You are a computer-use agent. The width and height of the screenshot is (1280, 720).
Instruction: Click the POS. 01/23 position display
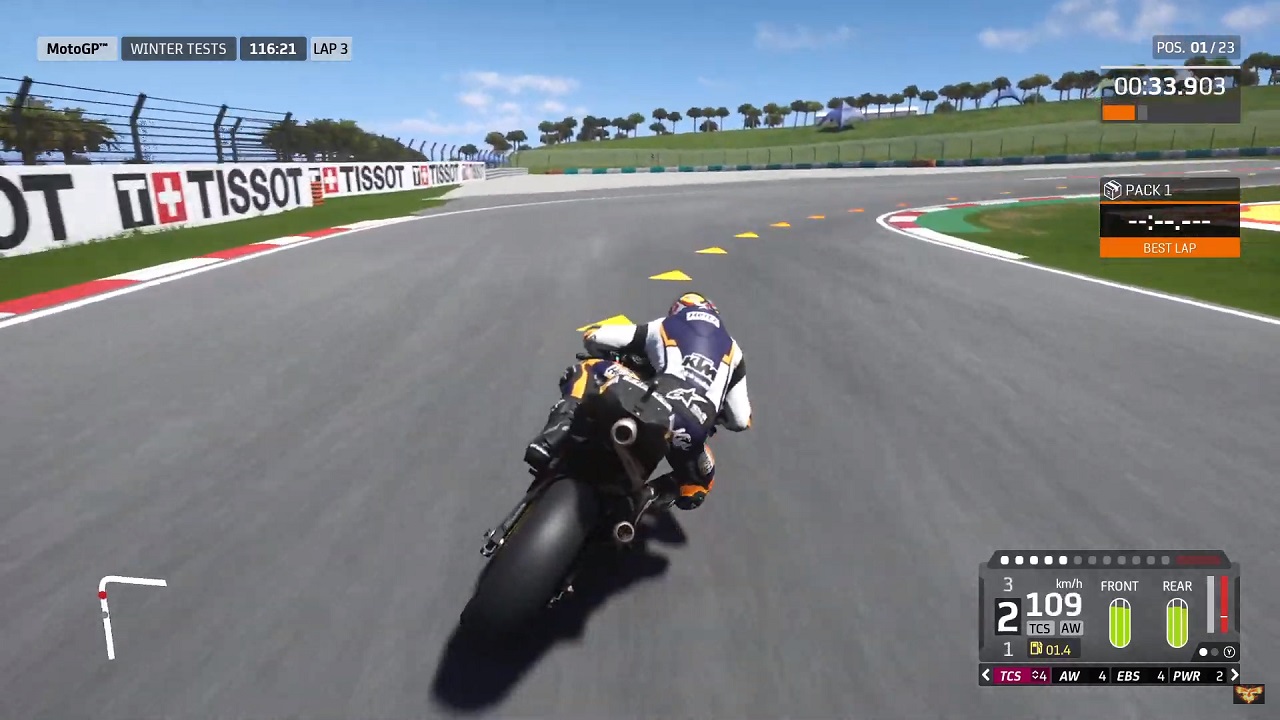click(1195, 47)
